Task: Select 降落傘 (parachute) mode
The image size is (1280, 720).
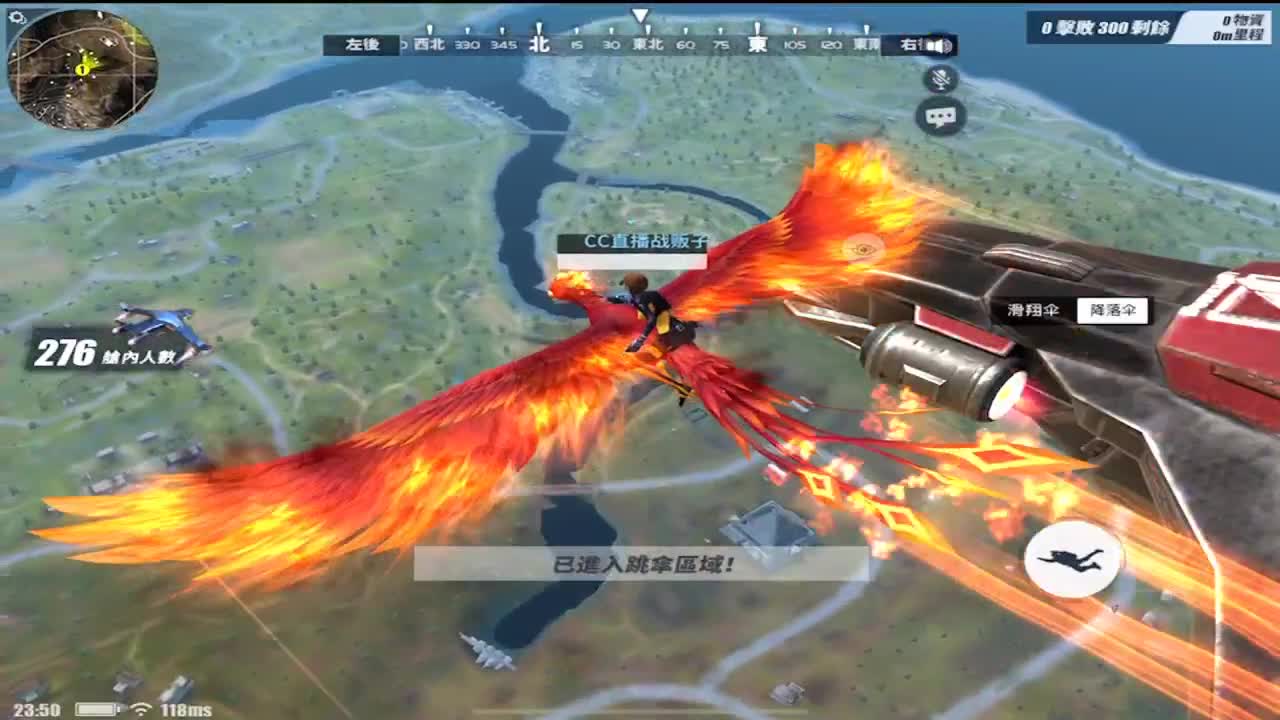Action: click(1111, 311)
